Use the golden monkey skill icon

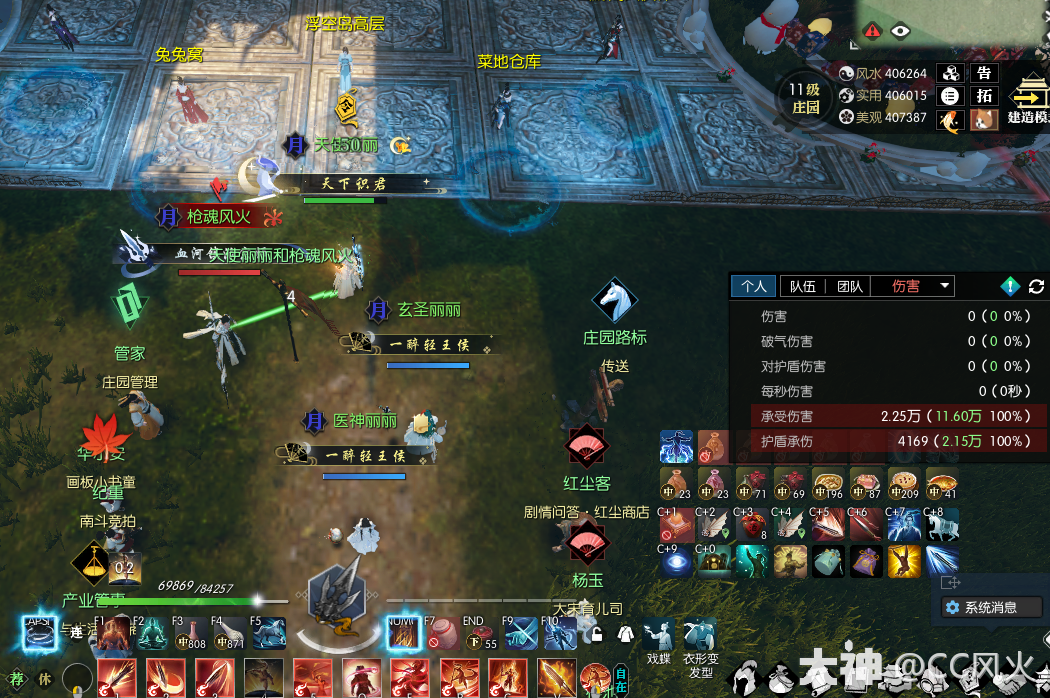tap(902, 560)
